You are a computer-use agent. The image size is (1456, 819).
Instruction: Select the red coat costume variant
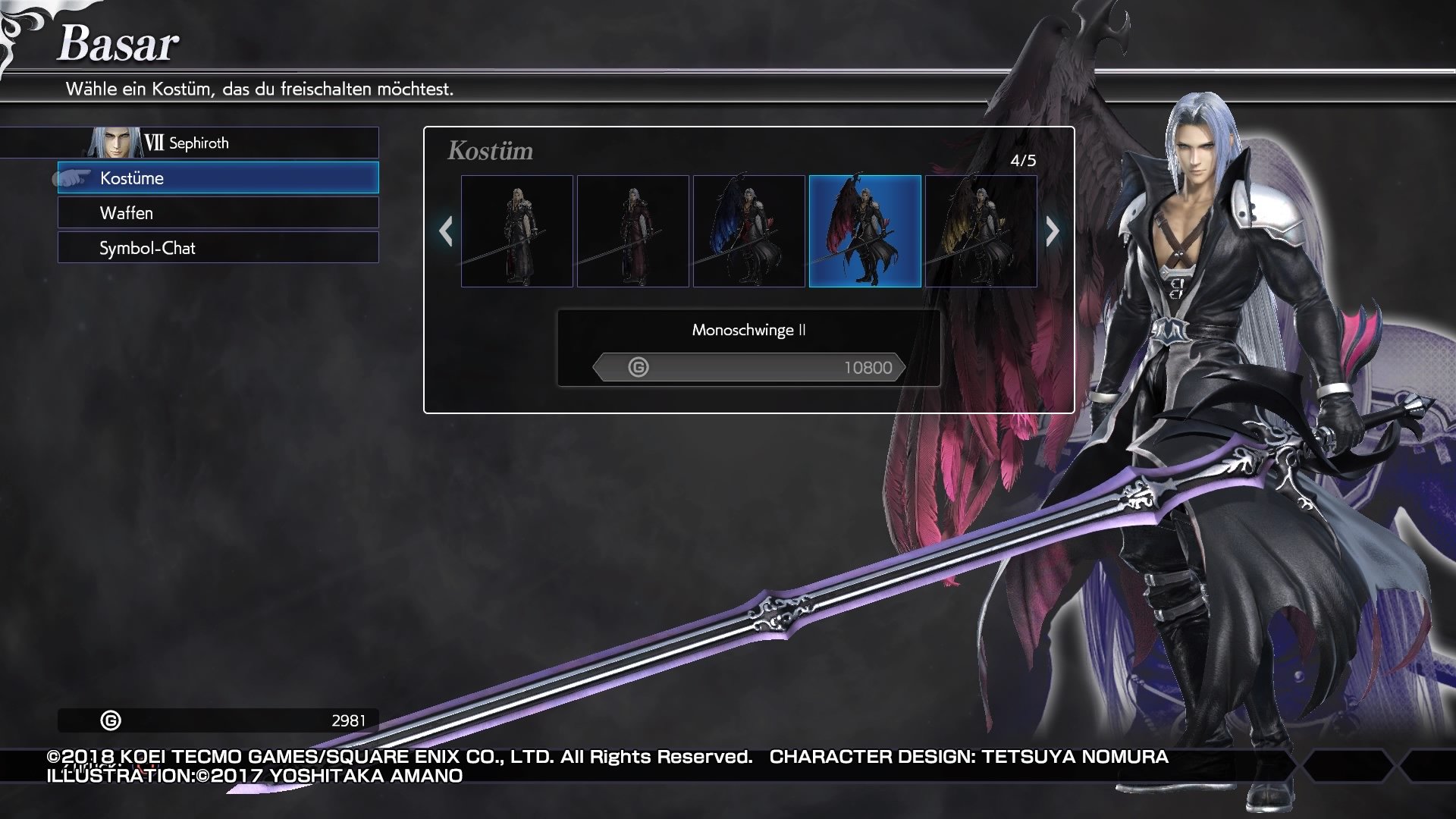point(634,229)
